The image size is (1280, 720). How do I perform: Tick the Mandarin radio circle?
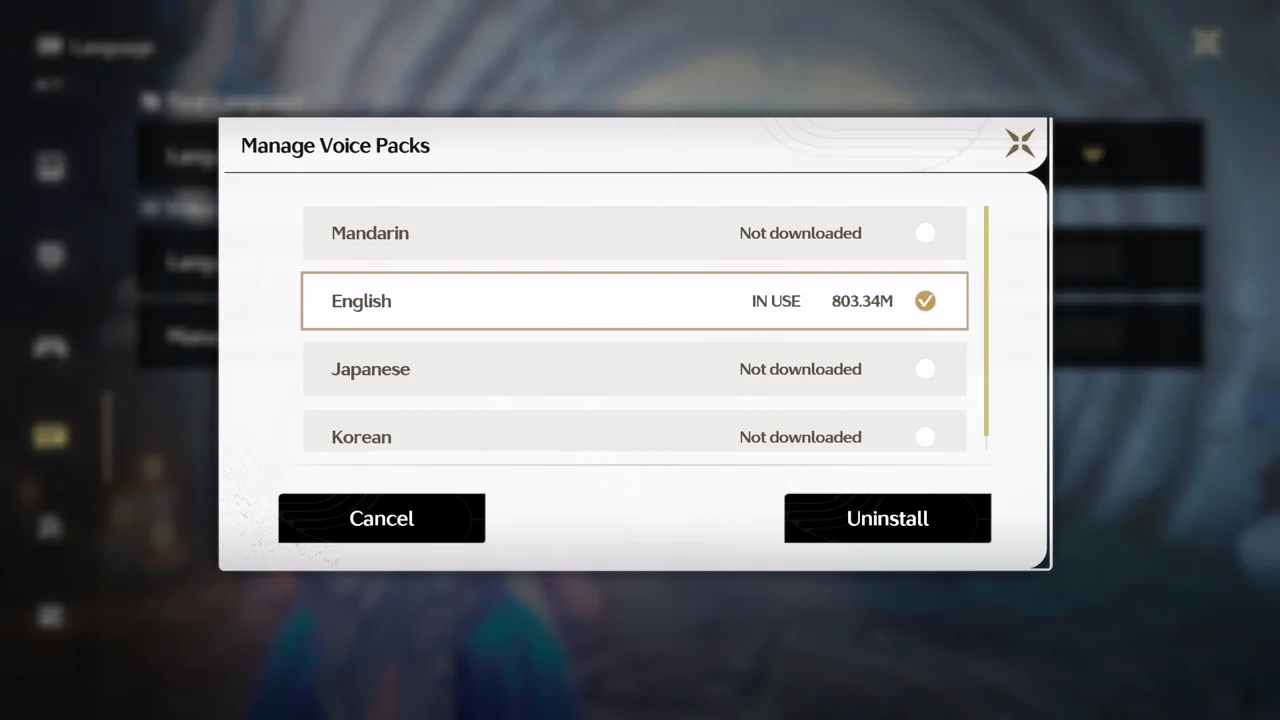point(925,233)
